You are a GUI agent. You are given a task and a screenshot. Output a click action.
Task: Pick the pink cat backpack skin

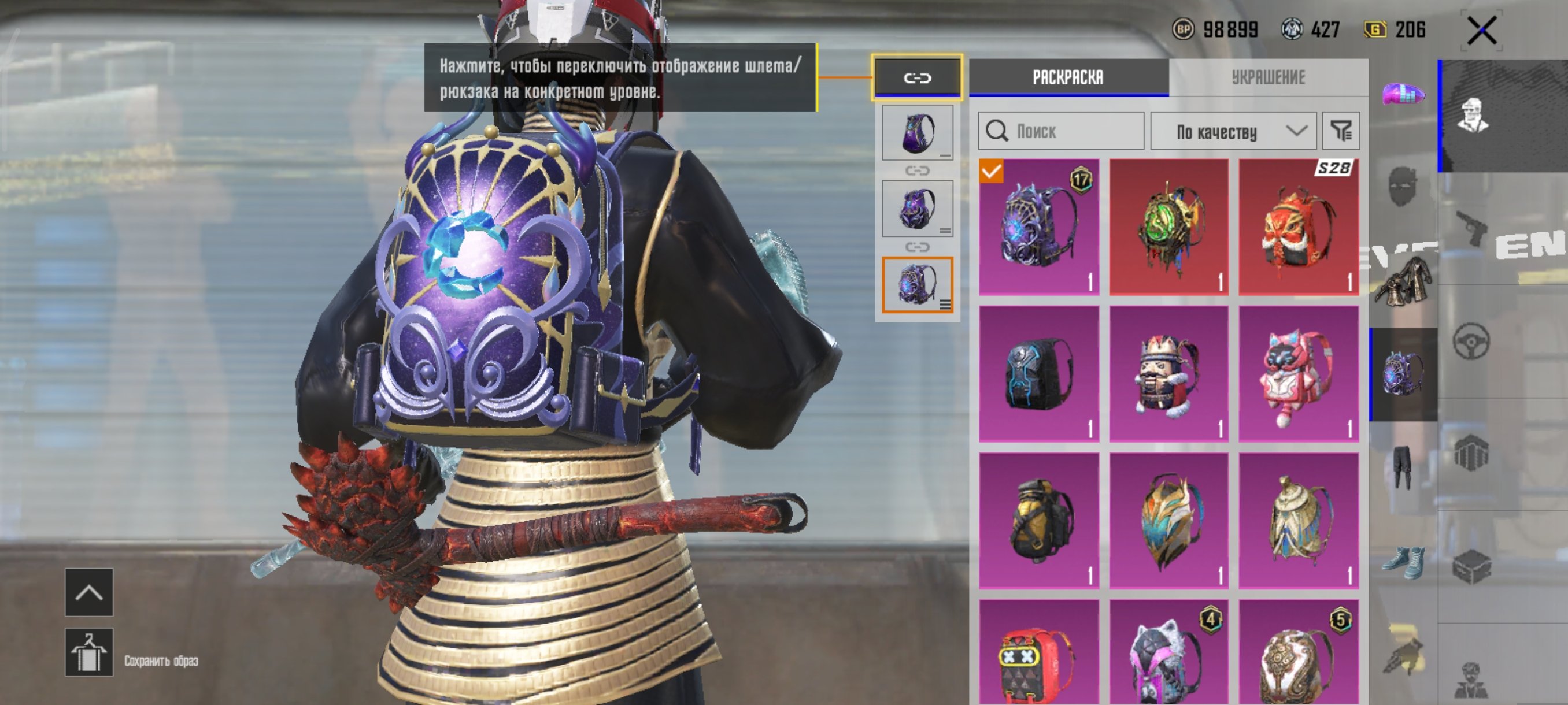point(1299,374)
